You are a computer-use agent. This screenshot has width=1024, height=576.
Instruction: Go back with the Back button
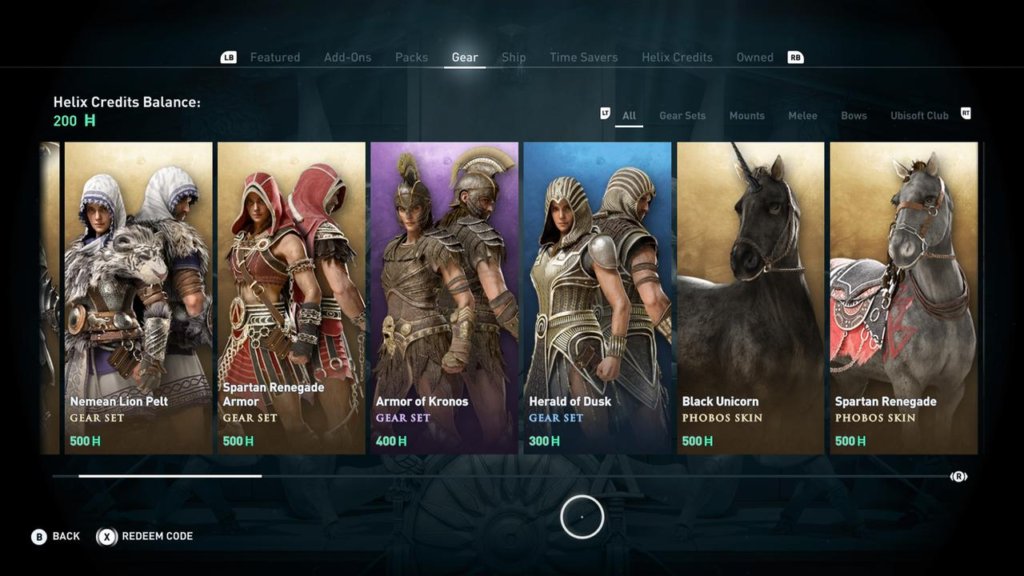click(x=56, y=537)
